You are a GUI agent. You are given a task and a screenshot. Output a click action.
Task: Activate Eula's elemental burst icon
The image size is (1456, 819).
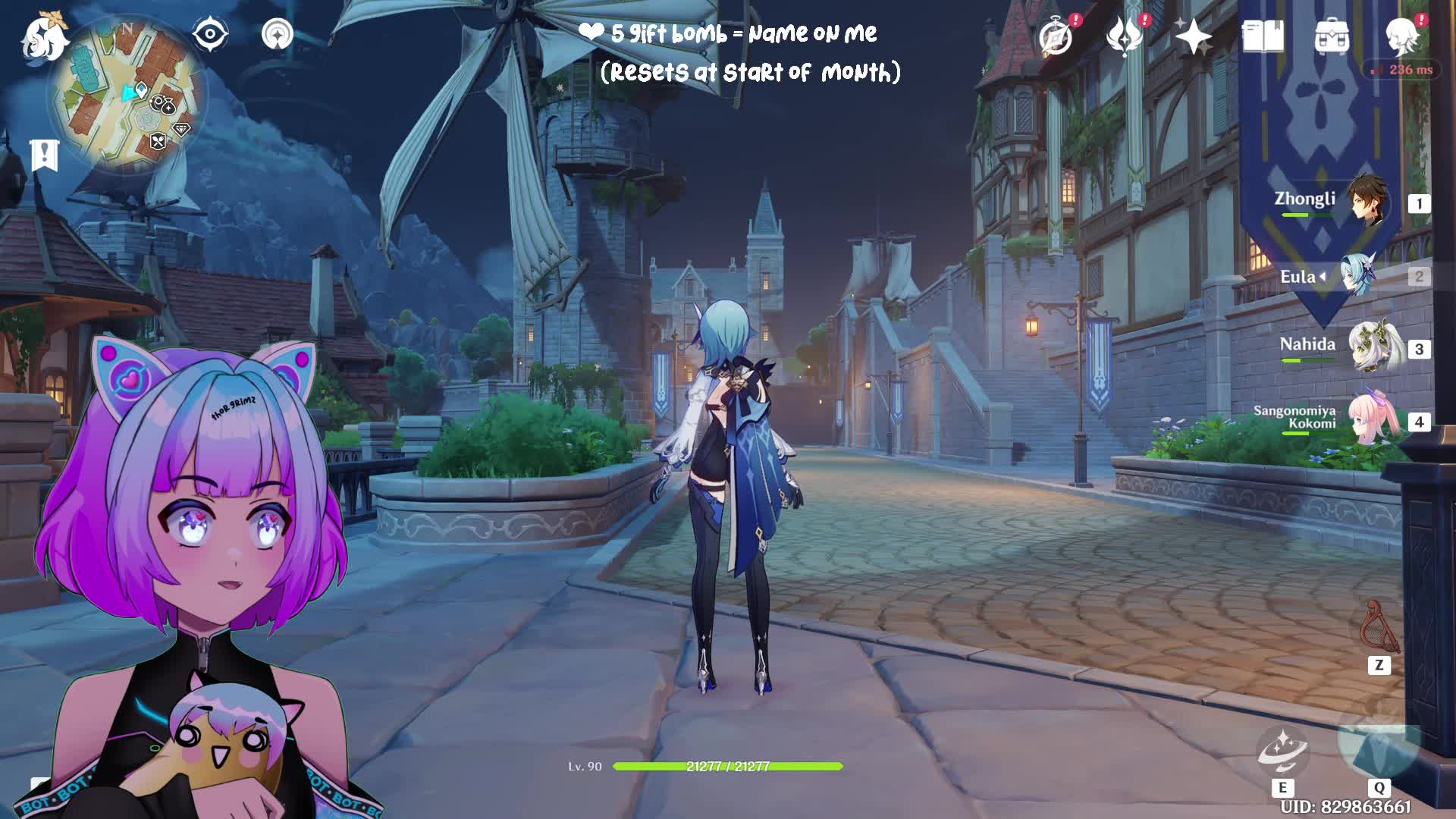(1378, 745)
